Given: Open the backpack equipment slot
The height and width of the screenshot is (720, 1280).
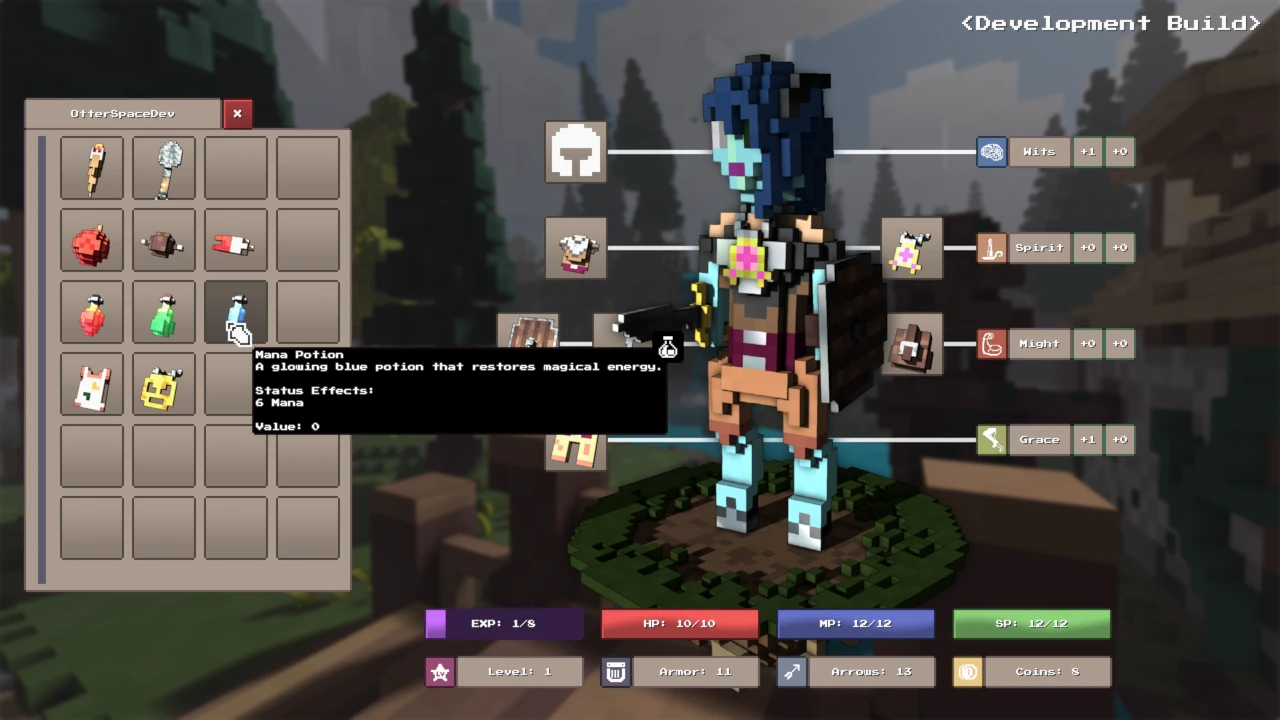Looking at the screenshot, I should coord(911,343).
